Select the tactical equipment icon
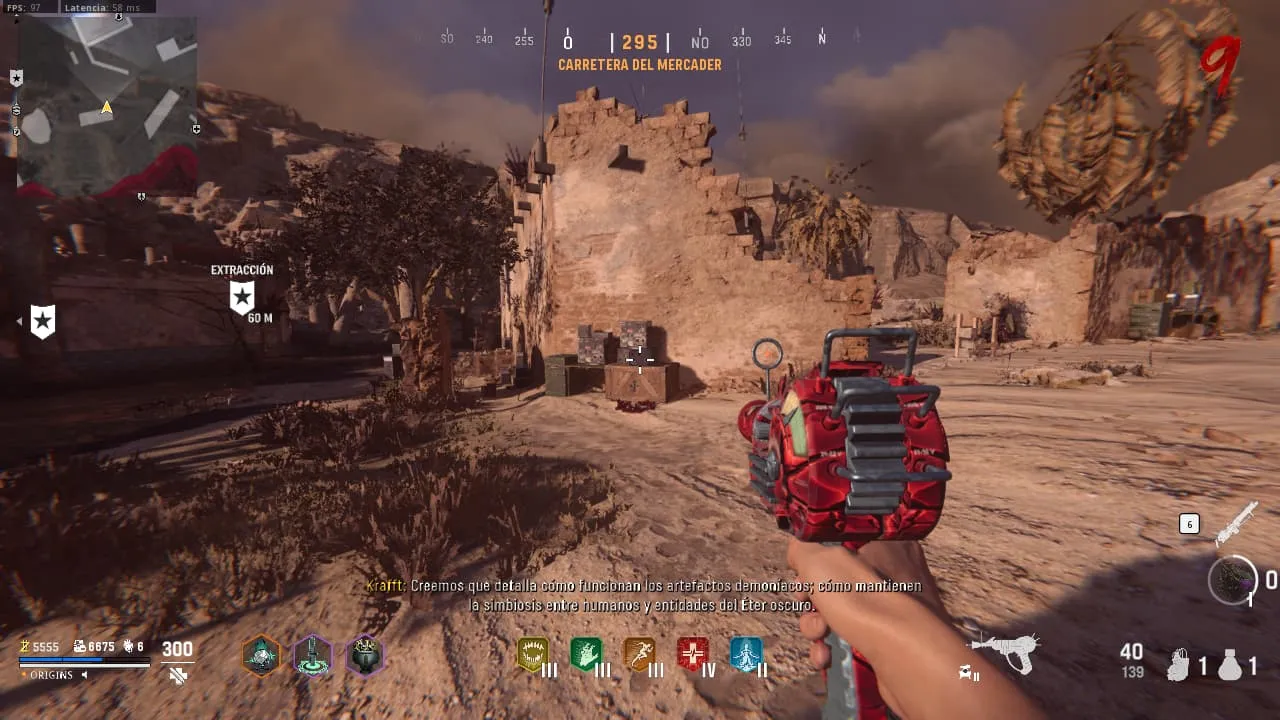The width and height of the screenshot is (1280, 720). [x=1180, y=665]
